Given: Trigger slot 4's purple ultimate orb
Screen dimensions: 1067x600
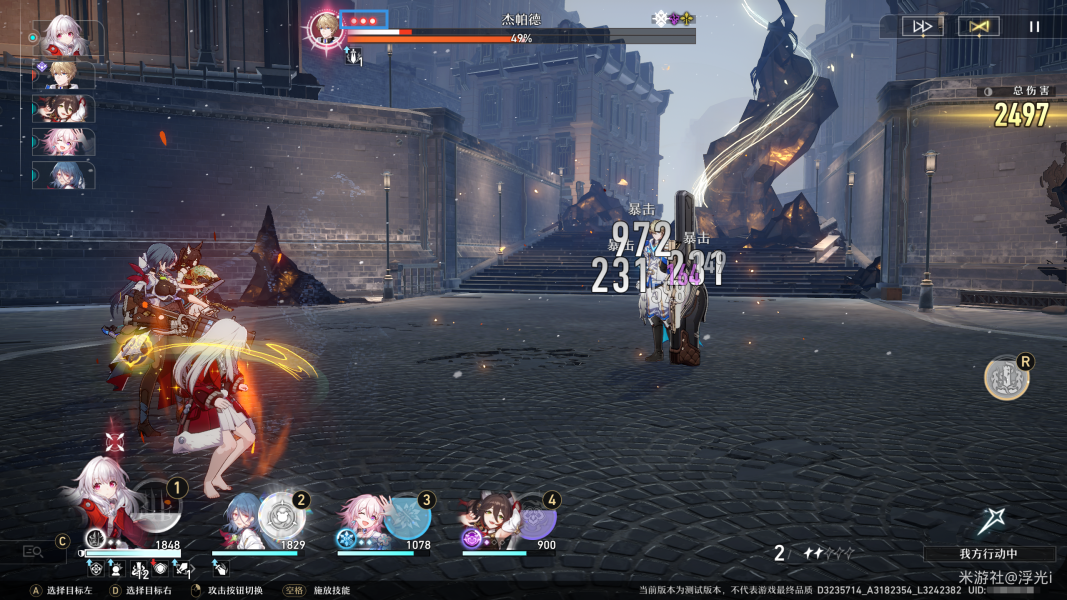Looking at the screenshot, I should click(x=535, y=520).
